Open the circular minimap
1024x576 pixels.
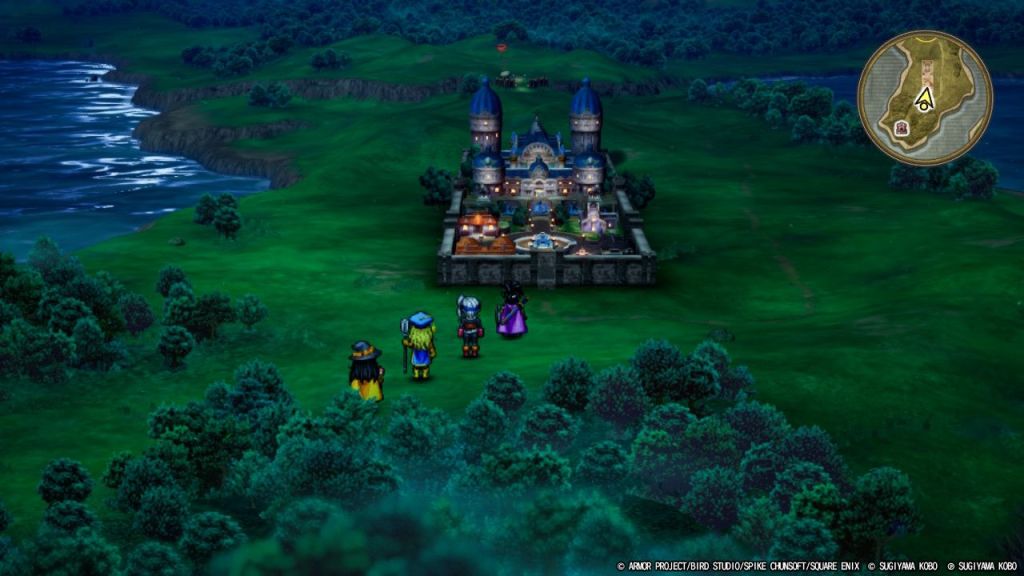pyautogui.click(x=925, y=97)
